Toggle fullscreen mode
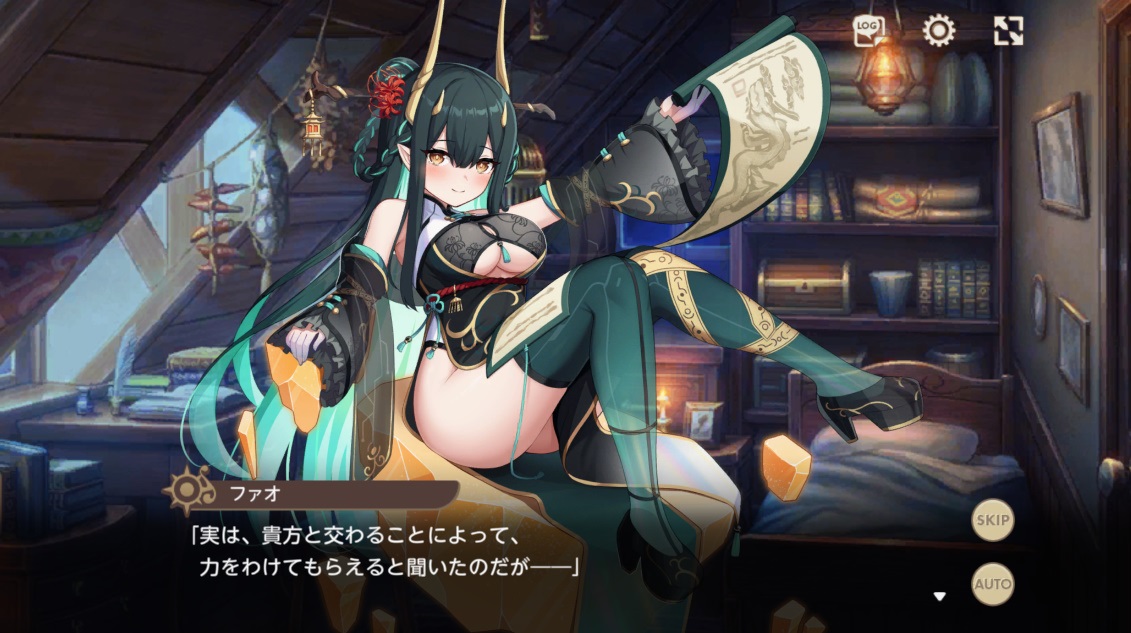 (x=1008, y=31)
